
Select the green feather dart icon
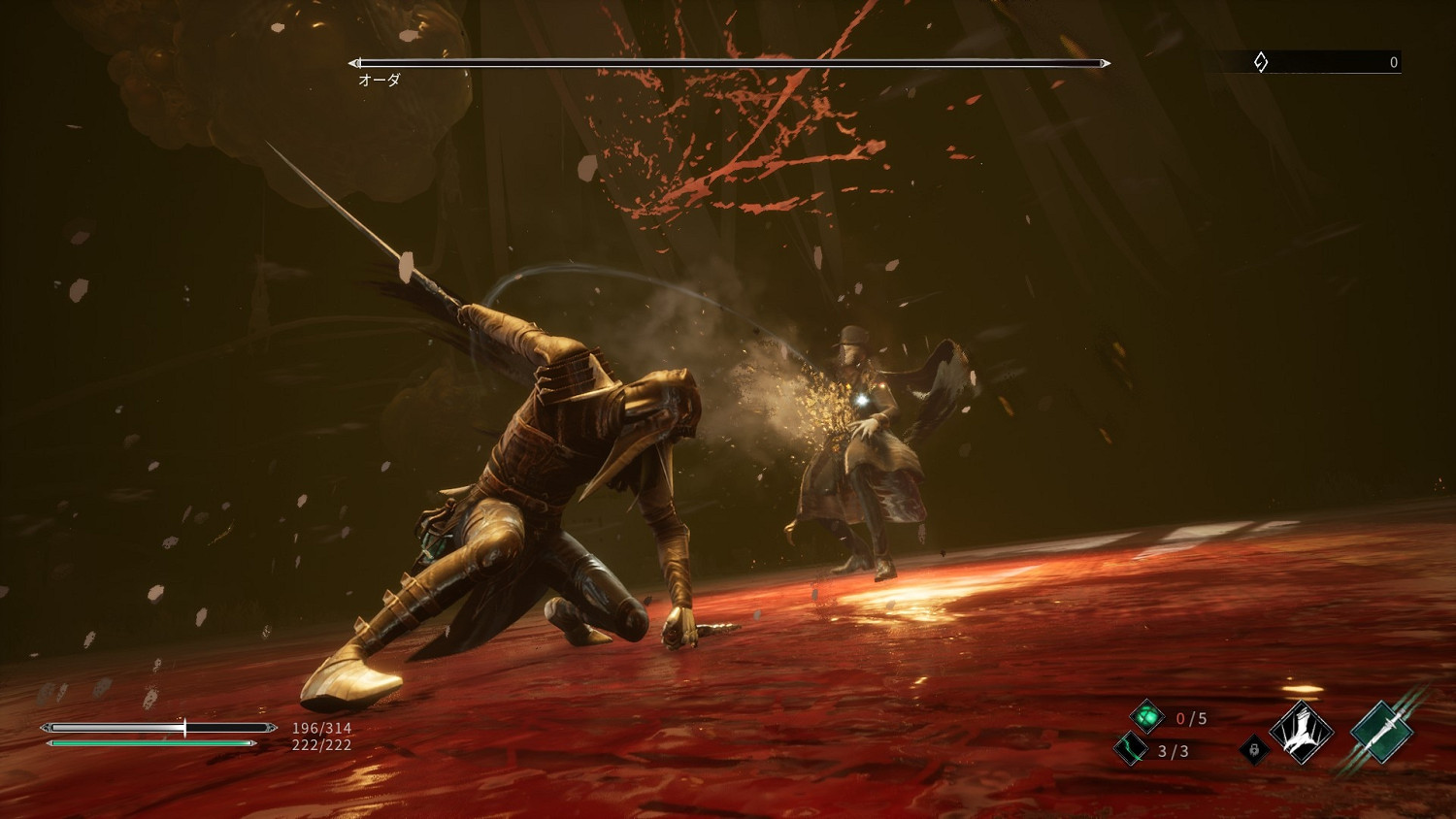tap(1131, 749)
